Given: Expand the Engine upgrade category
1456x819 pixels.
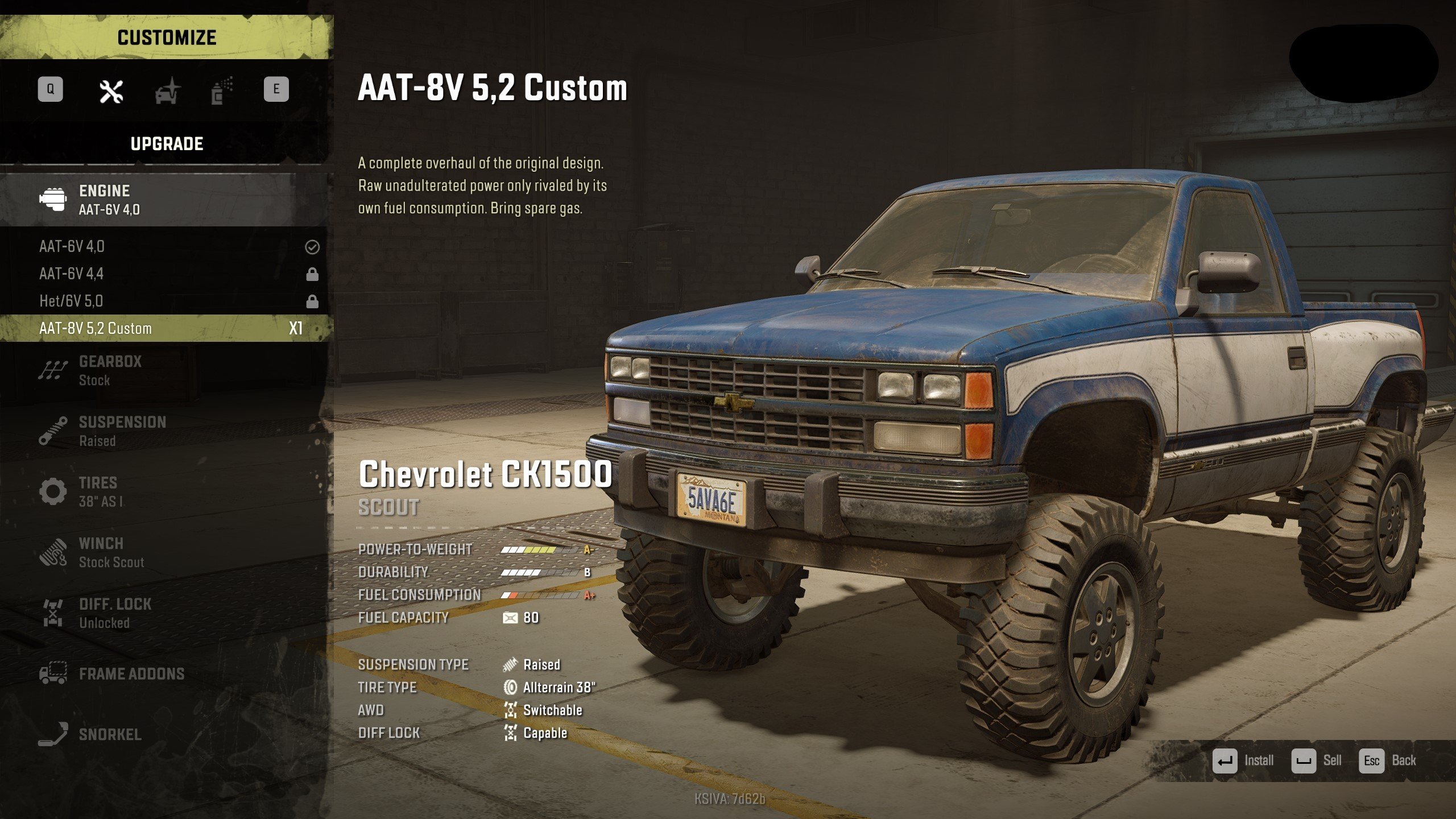Looking at the screenshot, I should coord(165,200).
